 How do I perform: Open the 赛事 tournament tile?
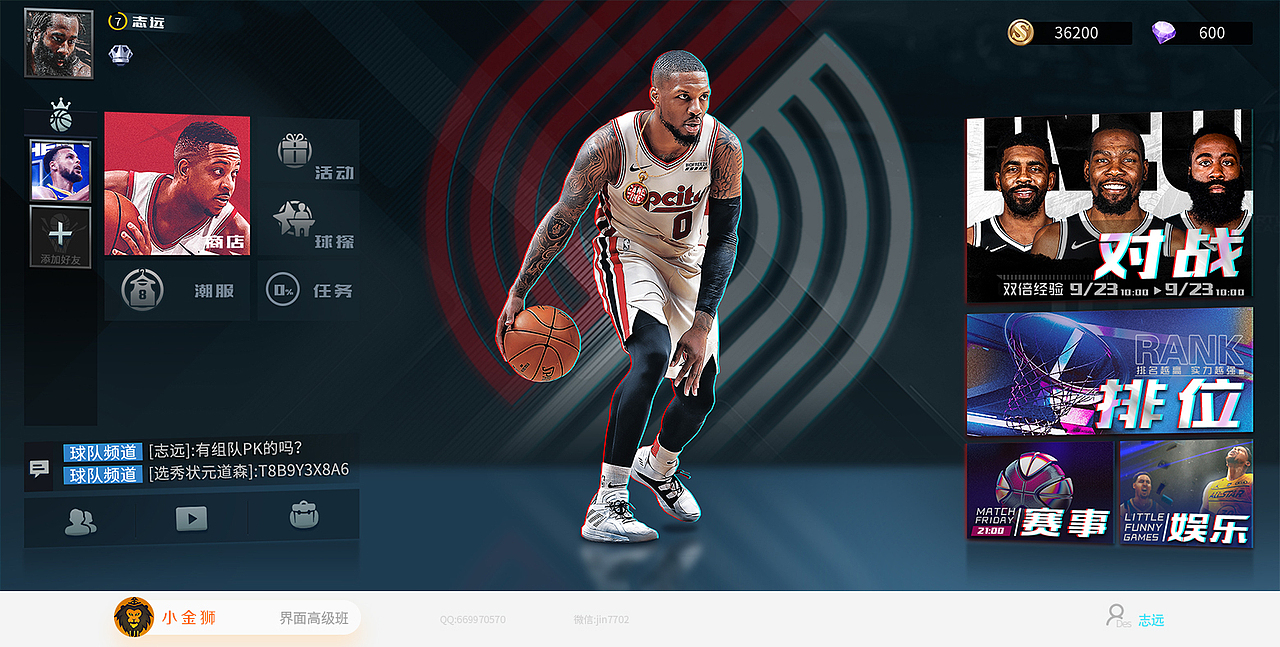tap(1039, 494)
